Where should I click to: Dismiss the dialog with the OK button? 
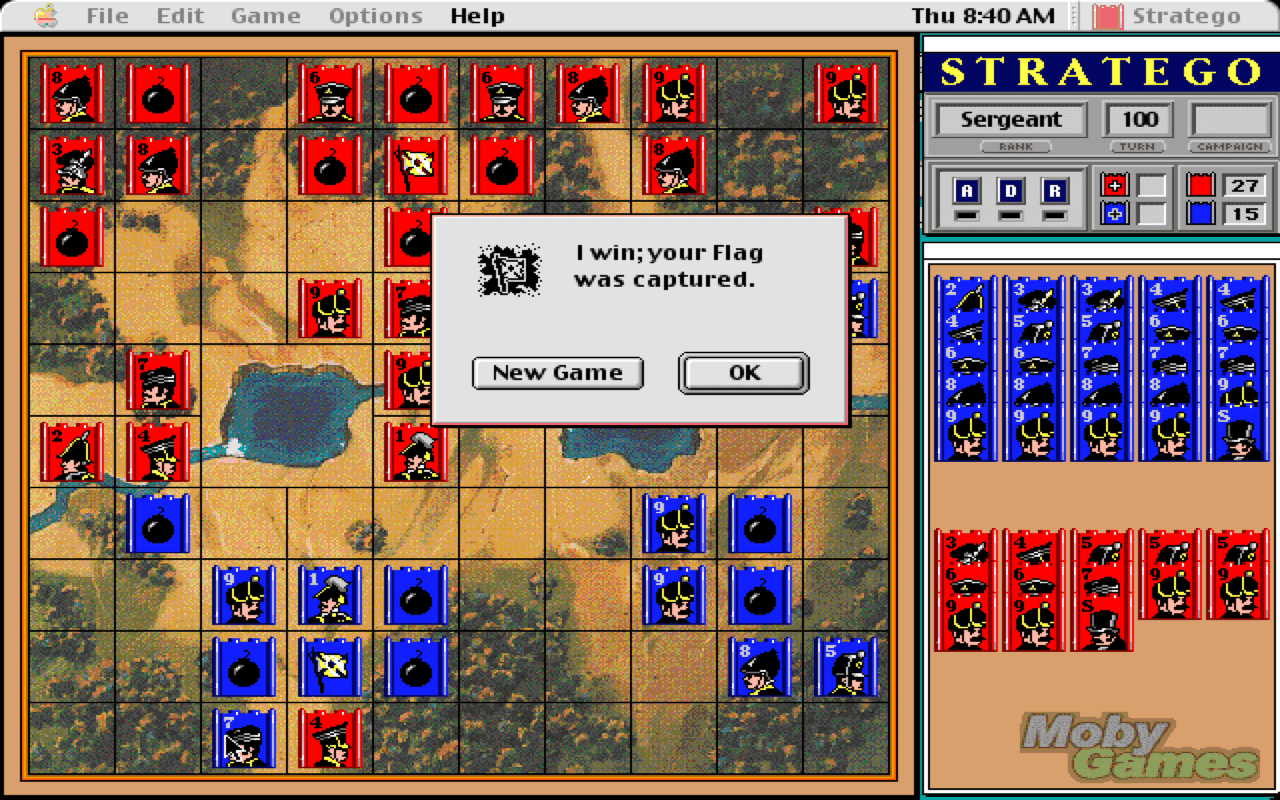(x=742, y=372)
